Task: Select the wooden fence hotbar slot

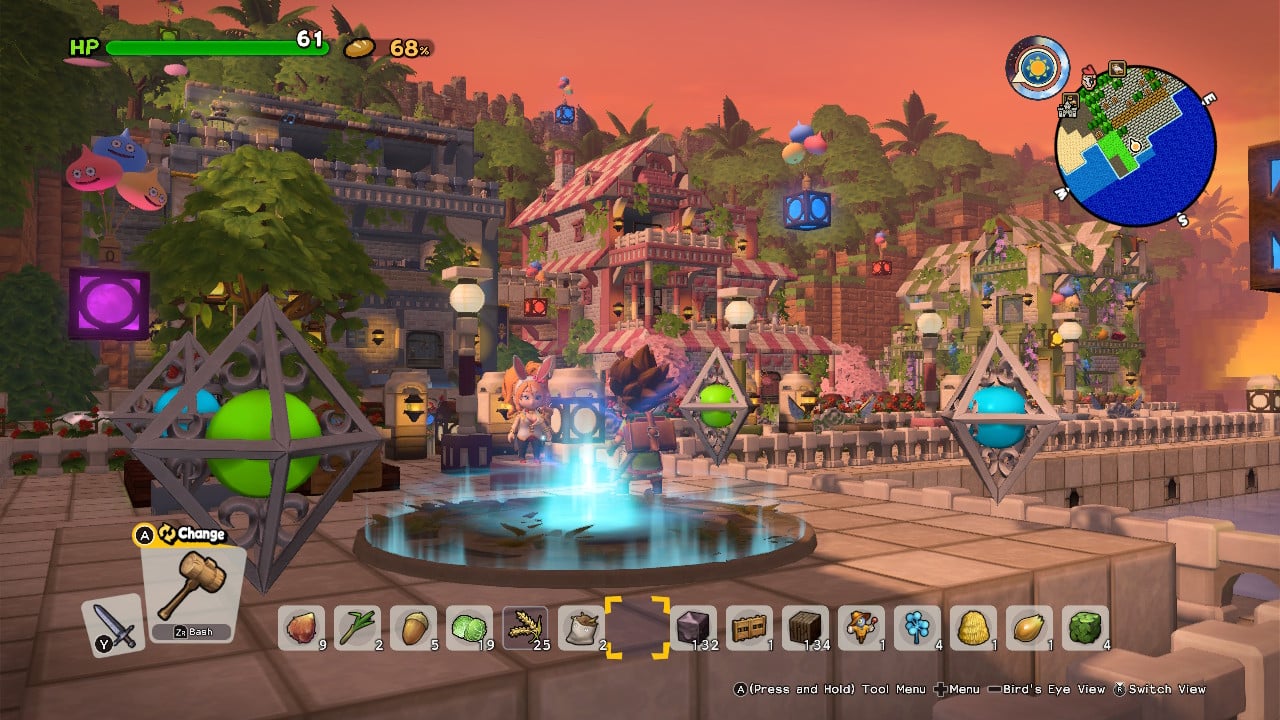Action: 749,628
